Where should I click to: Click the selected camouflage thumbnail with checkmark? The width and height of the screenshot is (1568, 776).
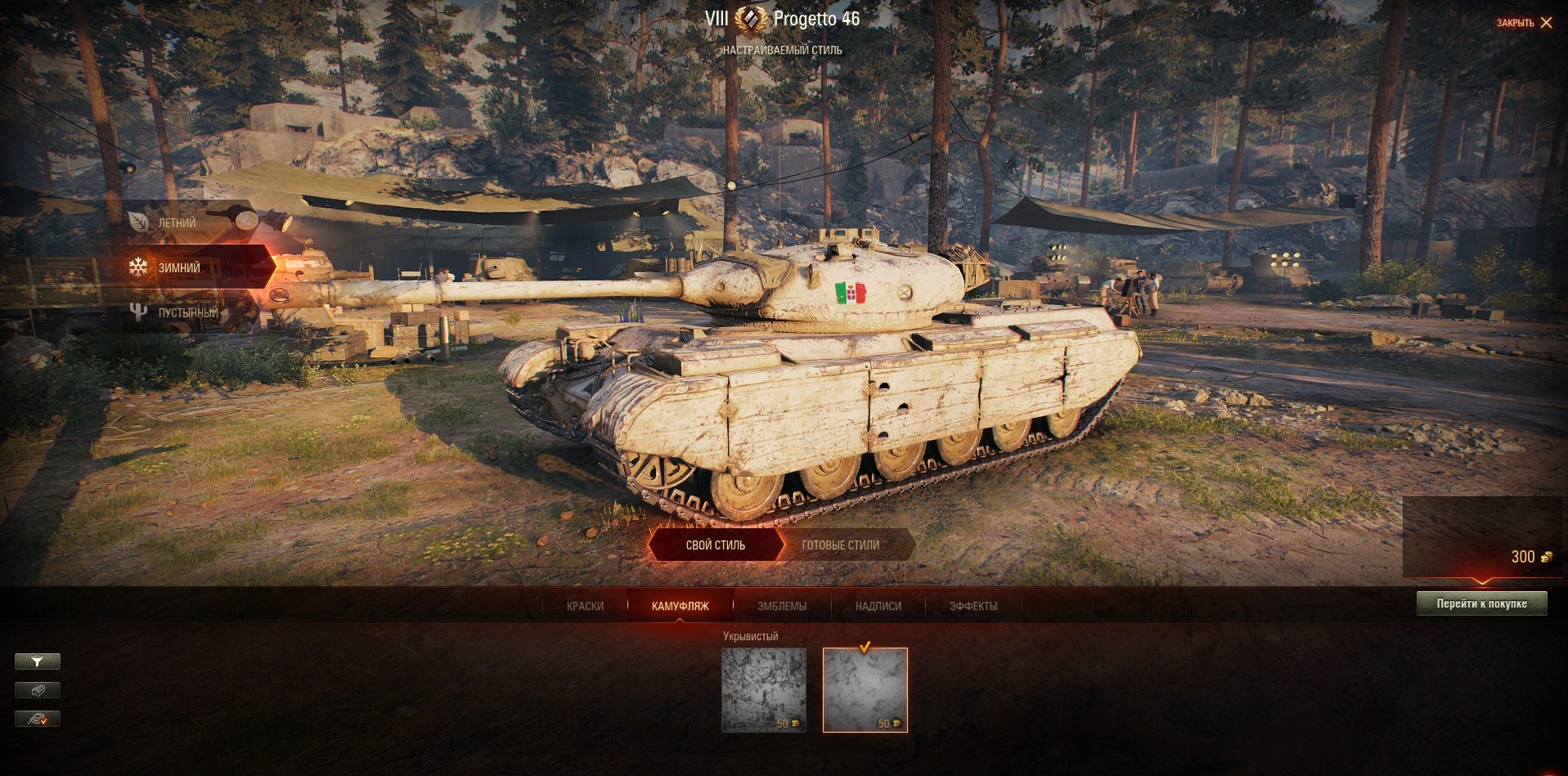coord(865,689)
